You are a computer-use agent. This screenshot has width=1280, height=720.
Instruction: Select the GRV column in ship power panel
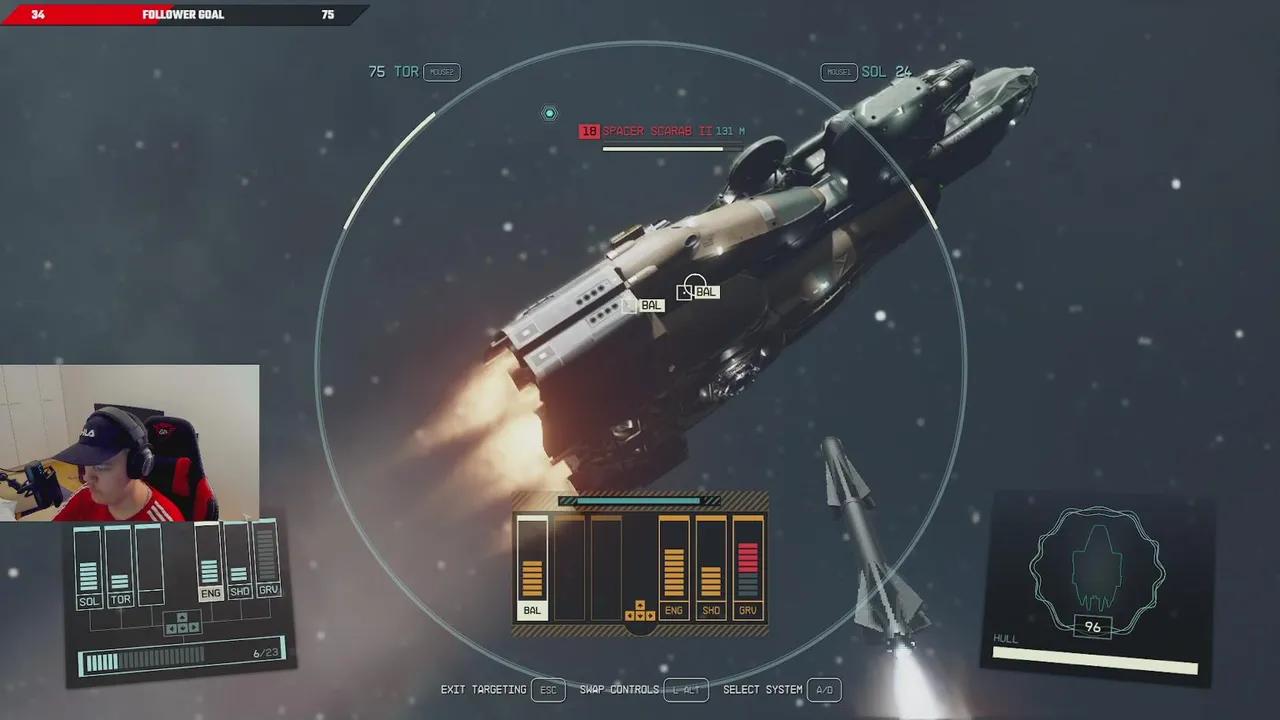click(267, 560)
